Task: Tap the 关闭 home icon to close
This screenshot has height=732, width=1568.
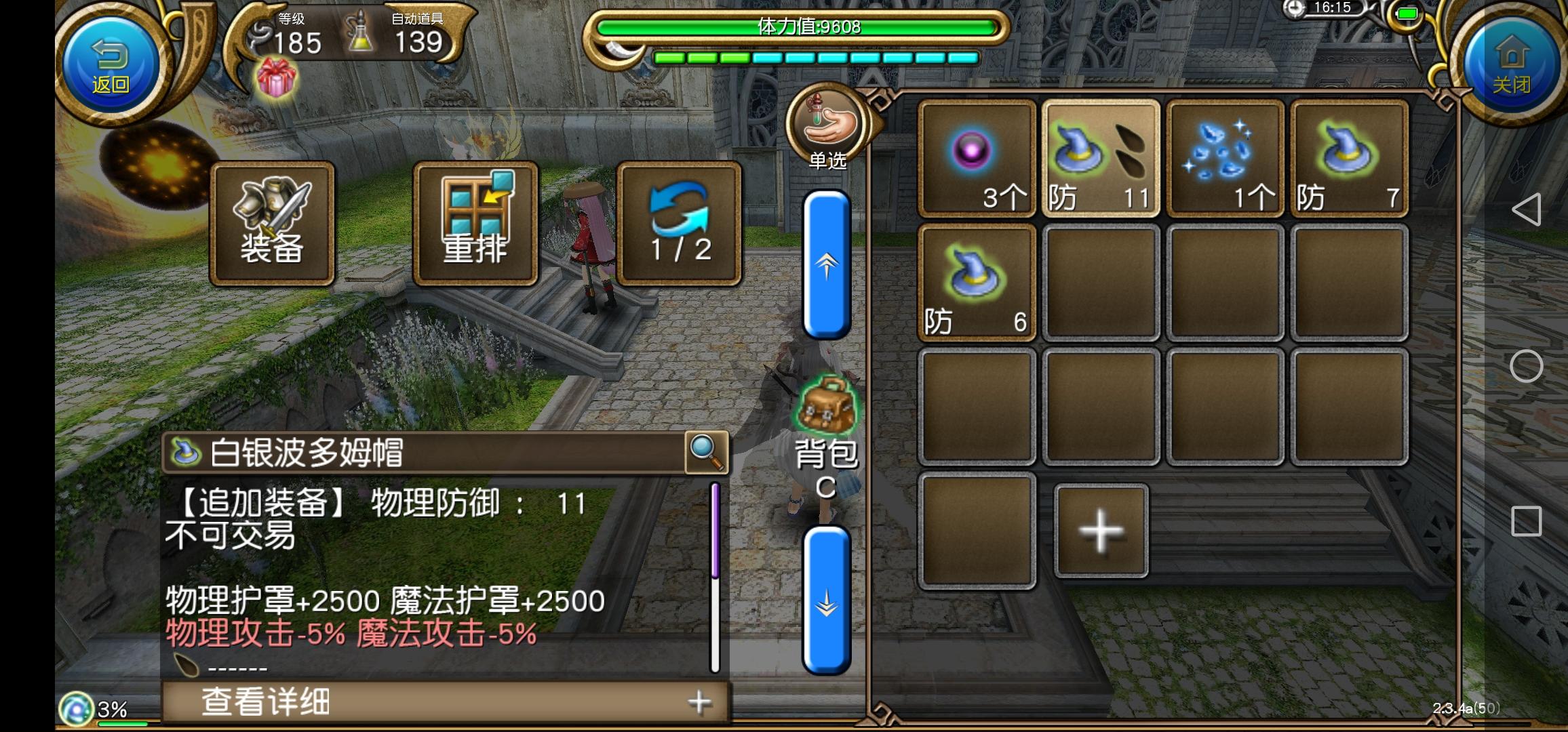Action: point(1511,61)
